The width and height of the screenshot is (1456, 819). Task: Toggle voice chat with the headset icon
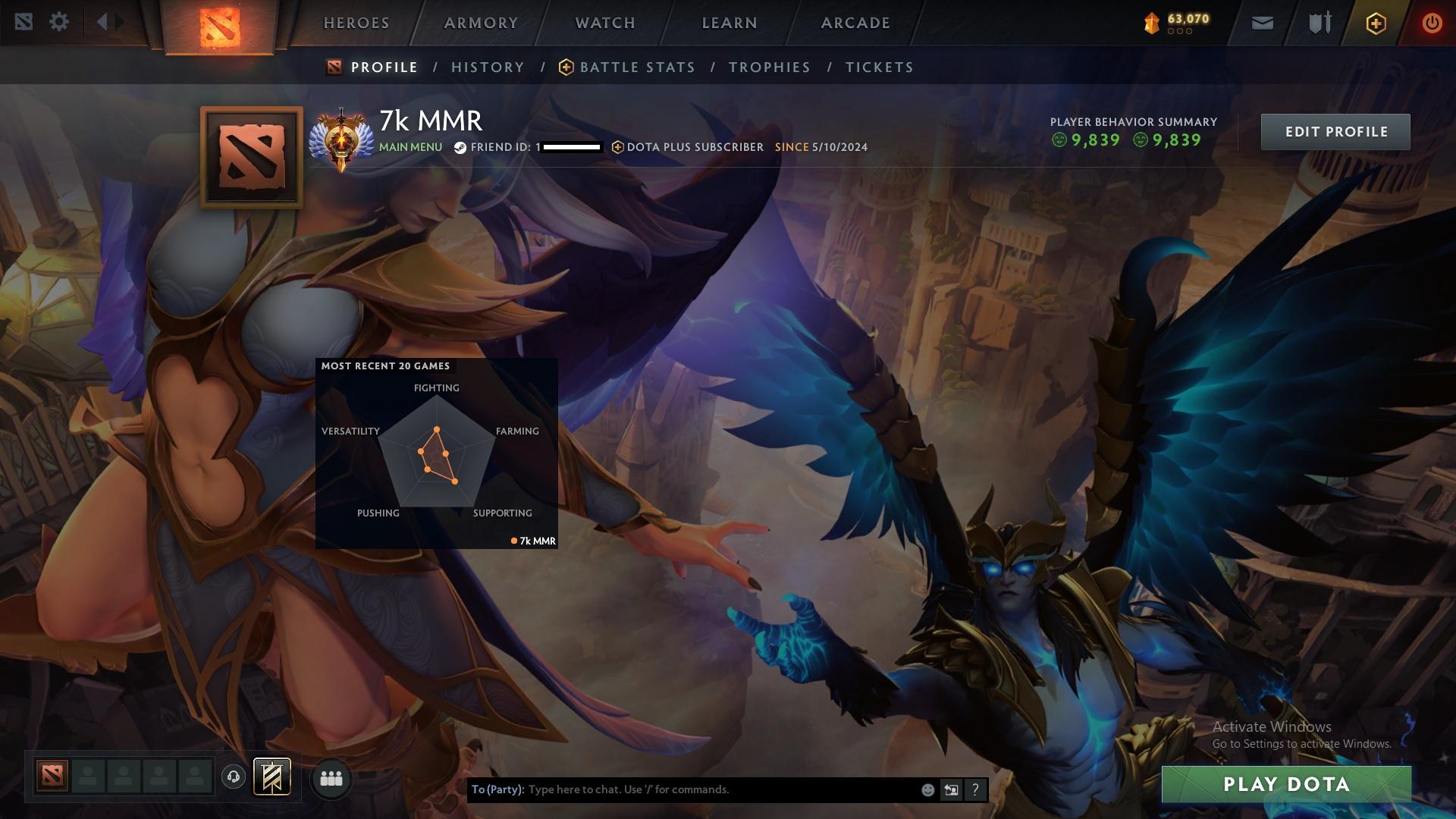click(233, 777)
